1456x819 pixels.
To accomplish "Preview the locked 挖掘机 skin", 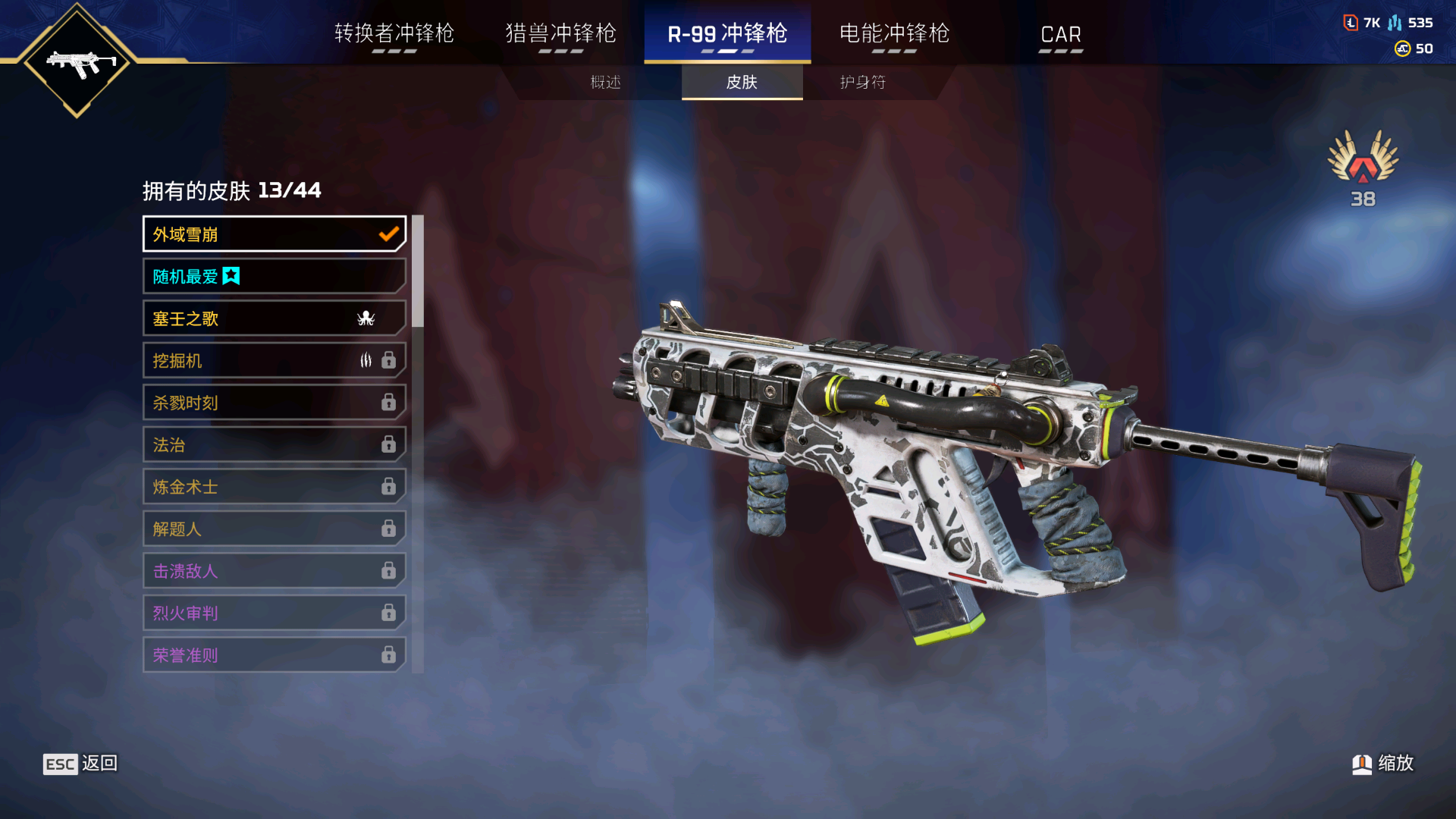I will pyautogui.click(x=274, y=361).
